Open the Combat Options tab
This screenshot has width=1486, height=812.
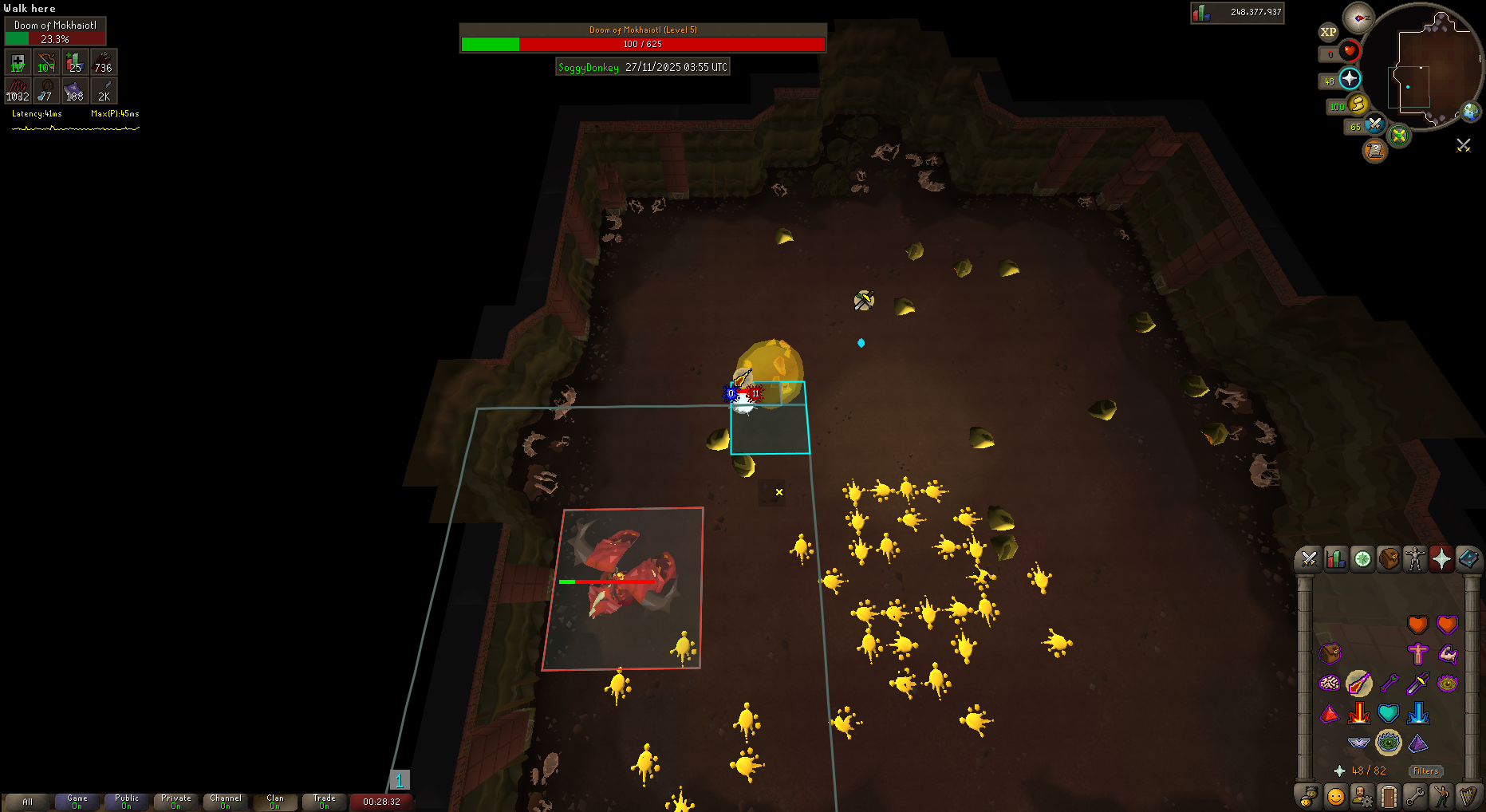1308,559
